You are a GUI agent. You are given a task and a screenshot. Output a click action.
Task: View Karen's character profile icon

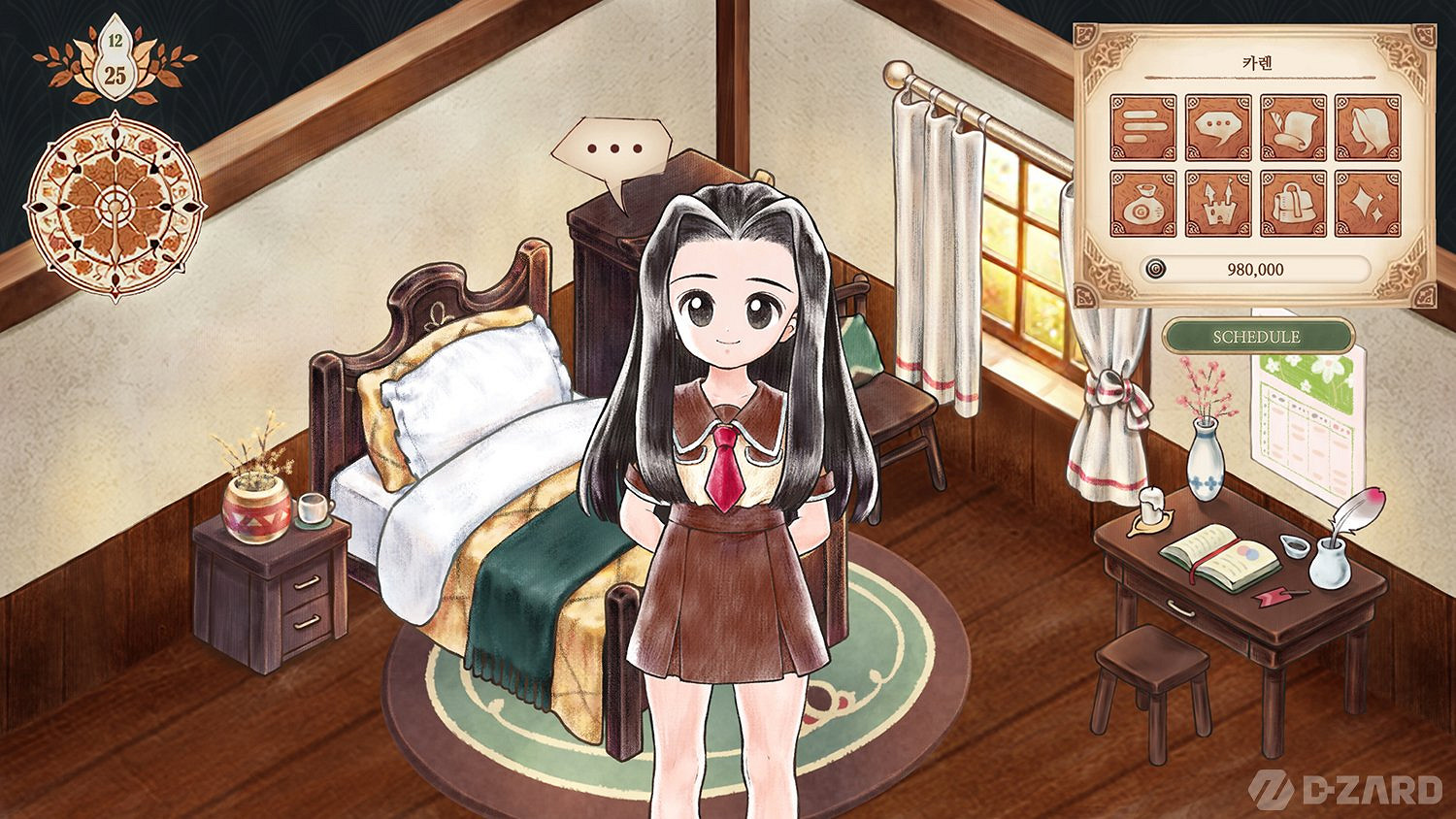[x=1367, y=126]
